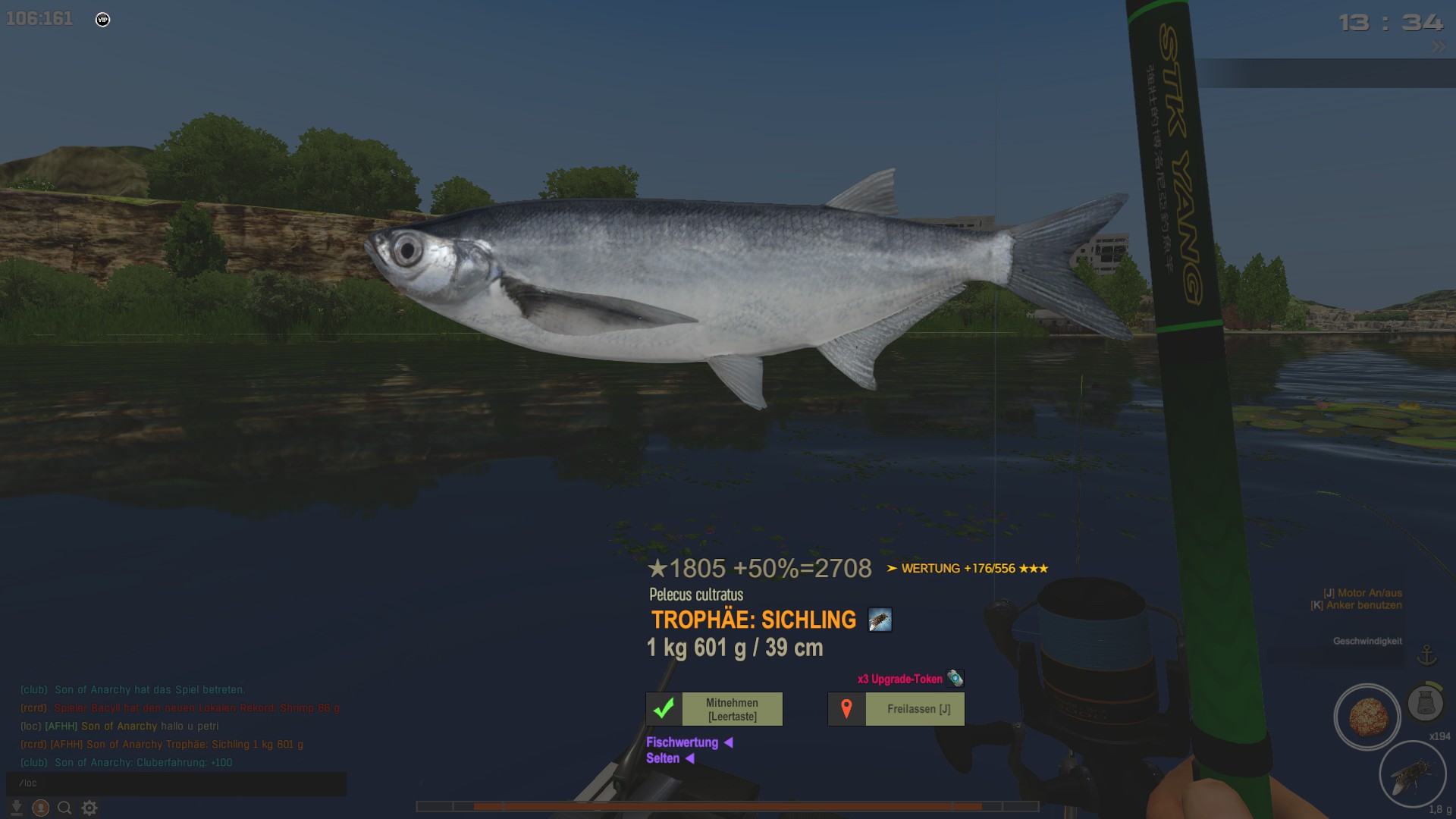The width and height of the screenshot is (1456, 819).
Task: Open the chat player profile icon
Action: coord(41,808)
